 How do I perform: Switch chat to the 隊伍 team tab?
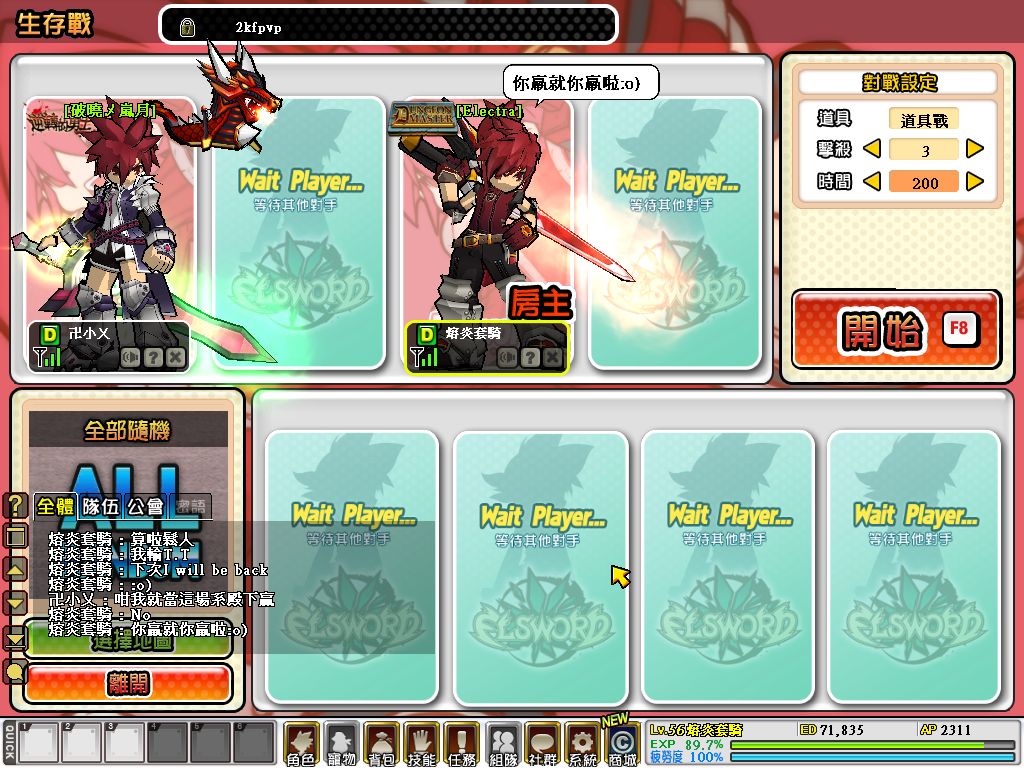[100, 506]
